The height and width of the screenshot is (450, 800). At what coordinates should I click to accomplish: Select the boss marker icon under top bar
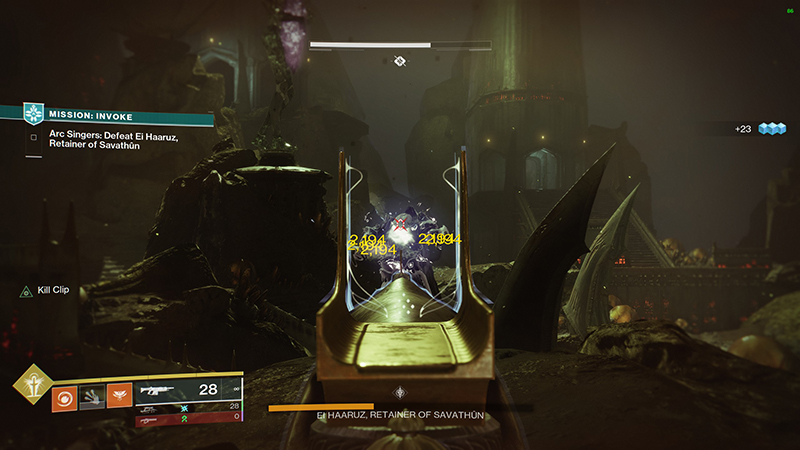coord(399,62)
